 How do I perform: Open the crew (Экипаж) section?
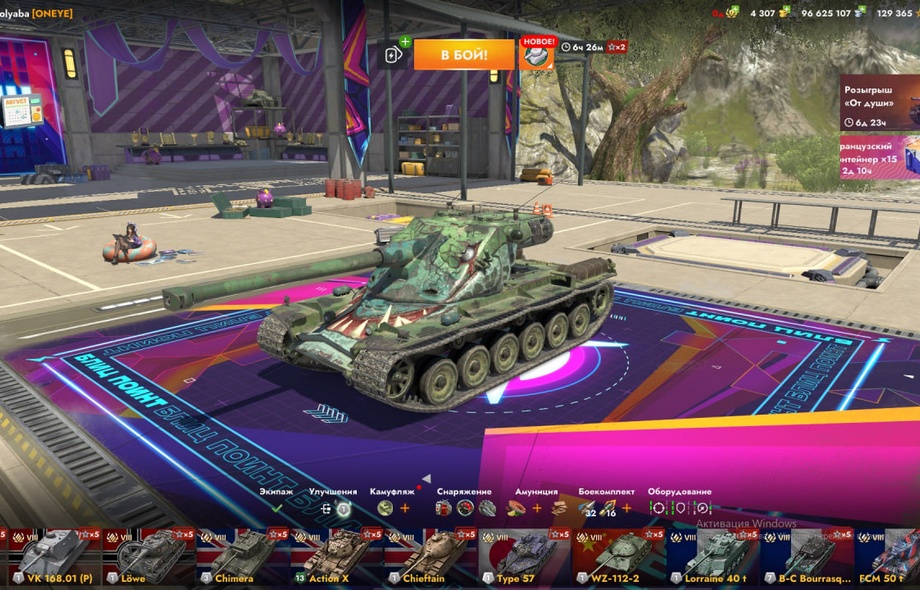click(276, 508)
